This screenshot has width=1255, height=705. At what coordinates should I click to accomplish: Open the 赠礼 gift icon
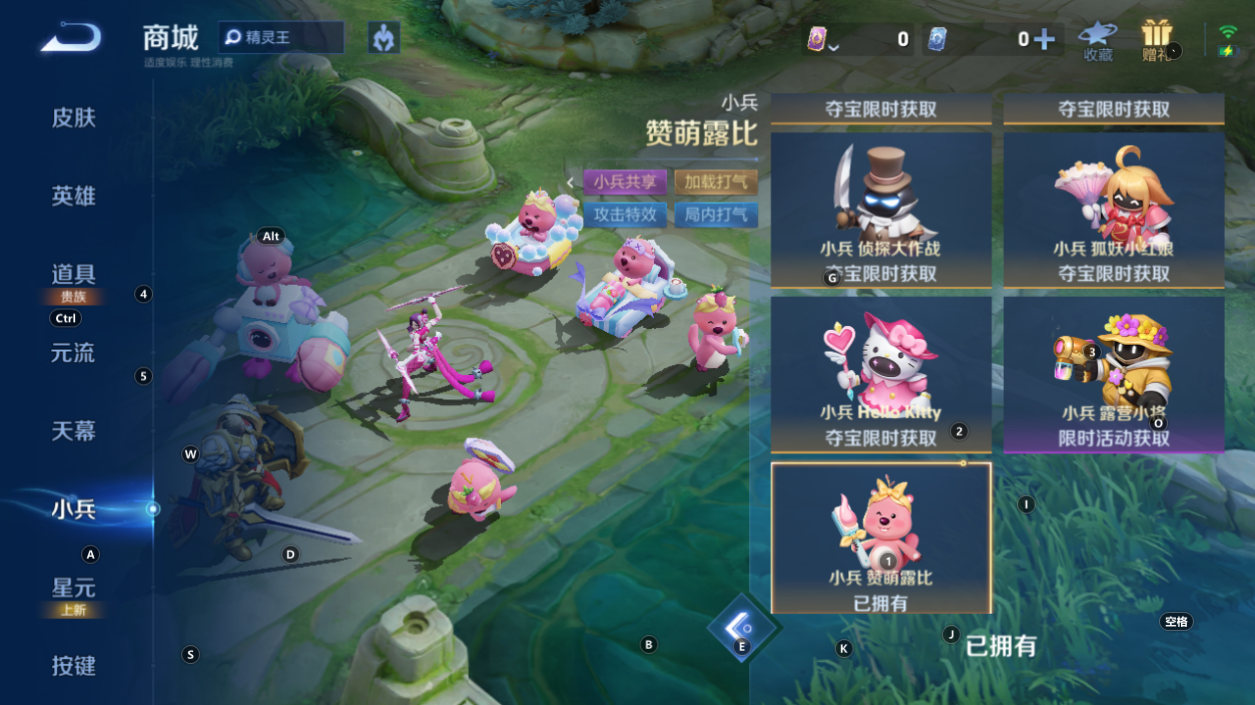(x=1157, y=40)
